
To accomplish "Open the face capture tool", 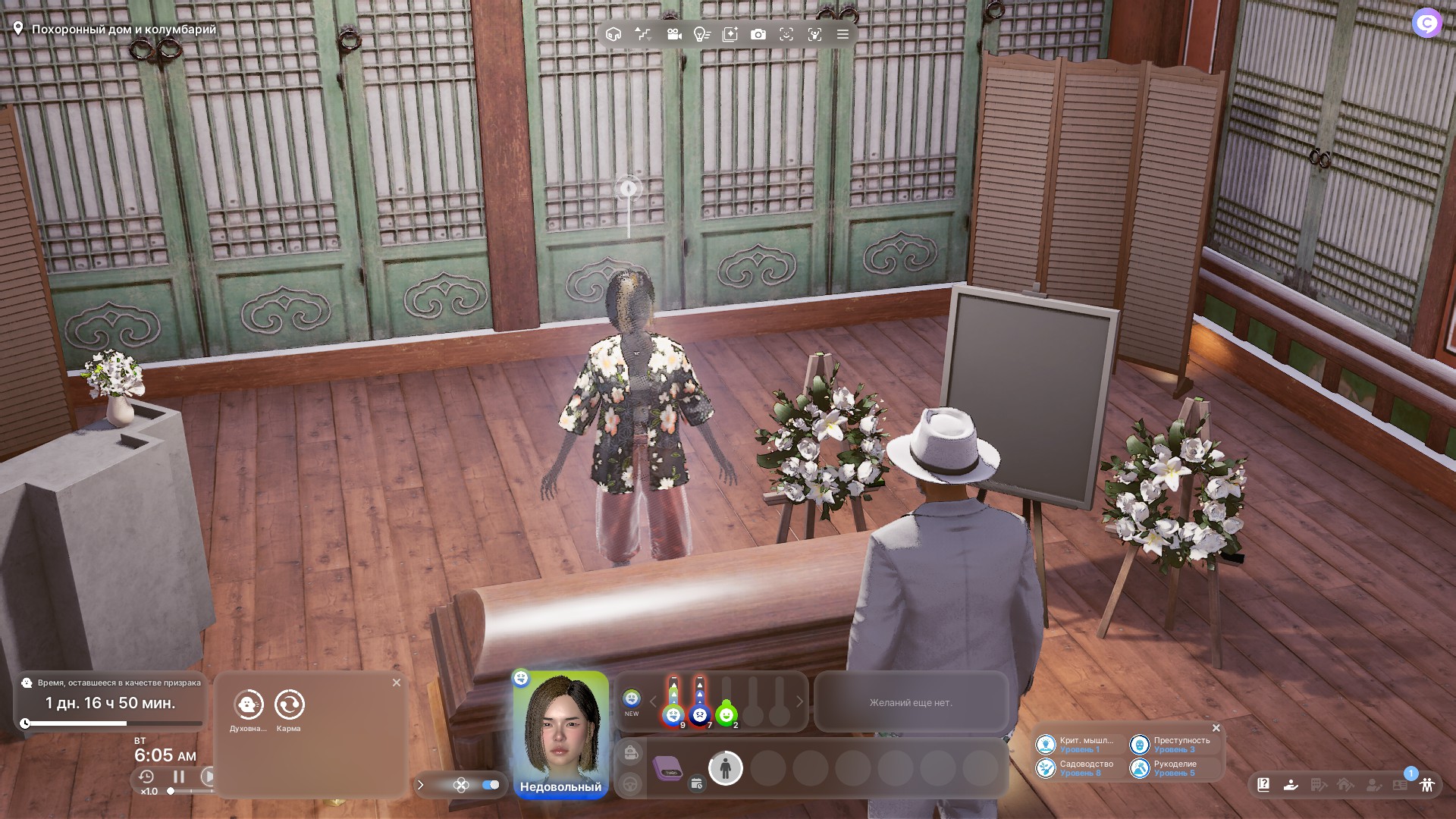I will [x=786, y=34].
